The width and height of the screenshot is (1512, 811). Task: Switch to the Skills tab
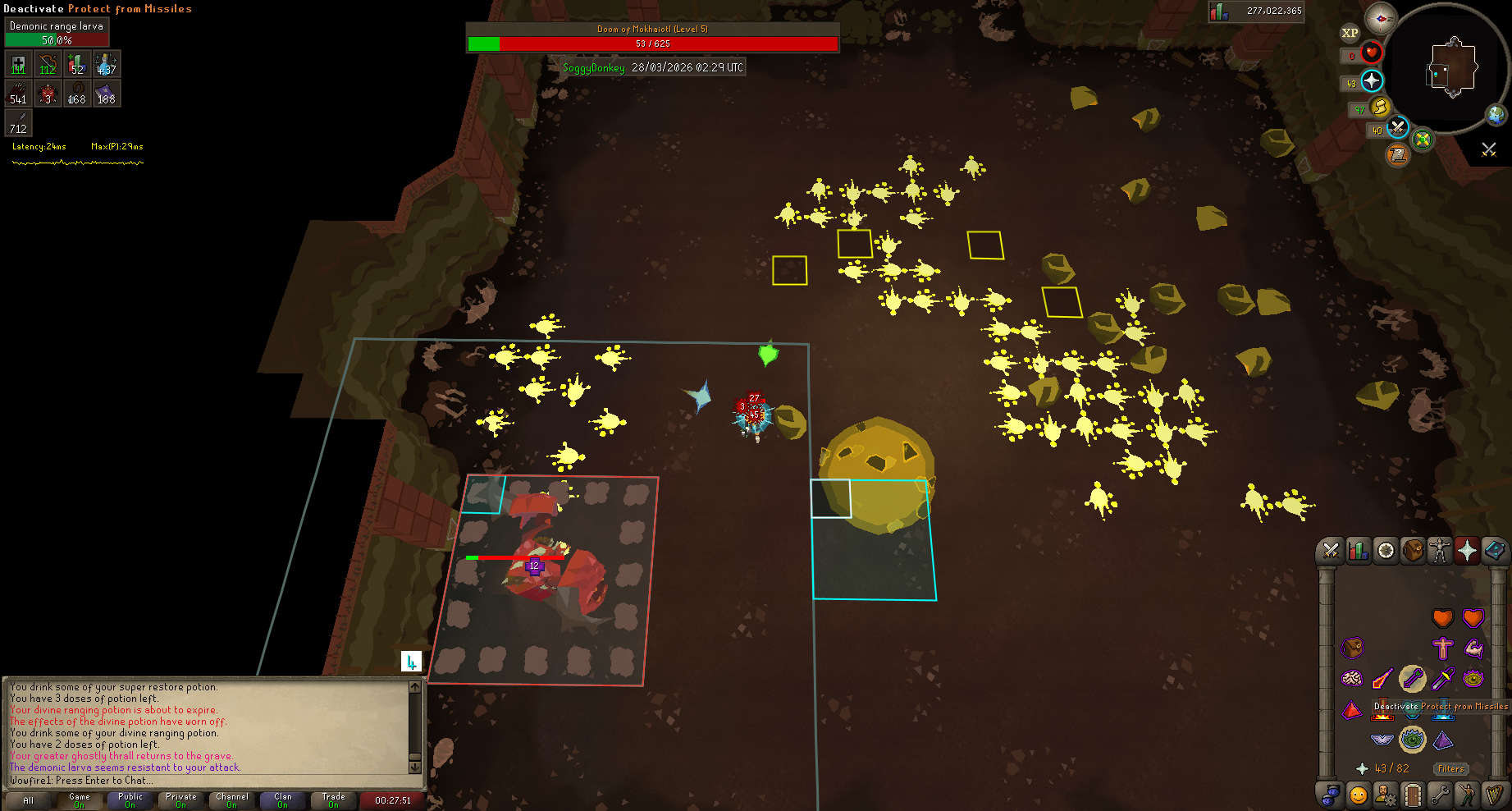(x=1359, y=551)
